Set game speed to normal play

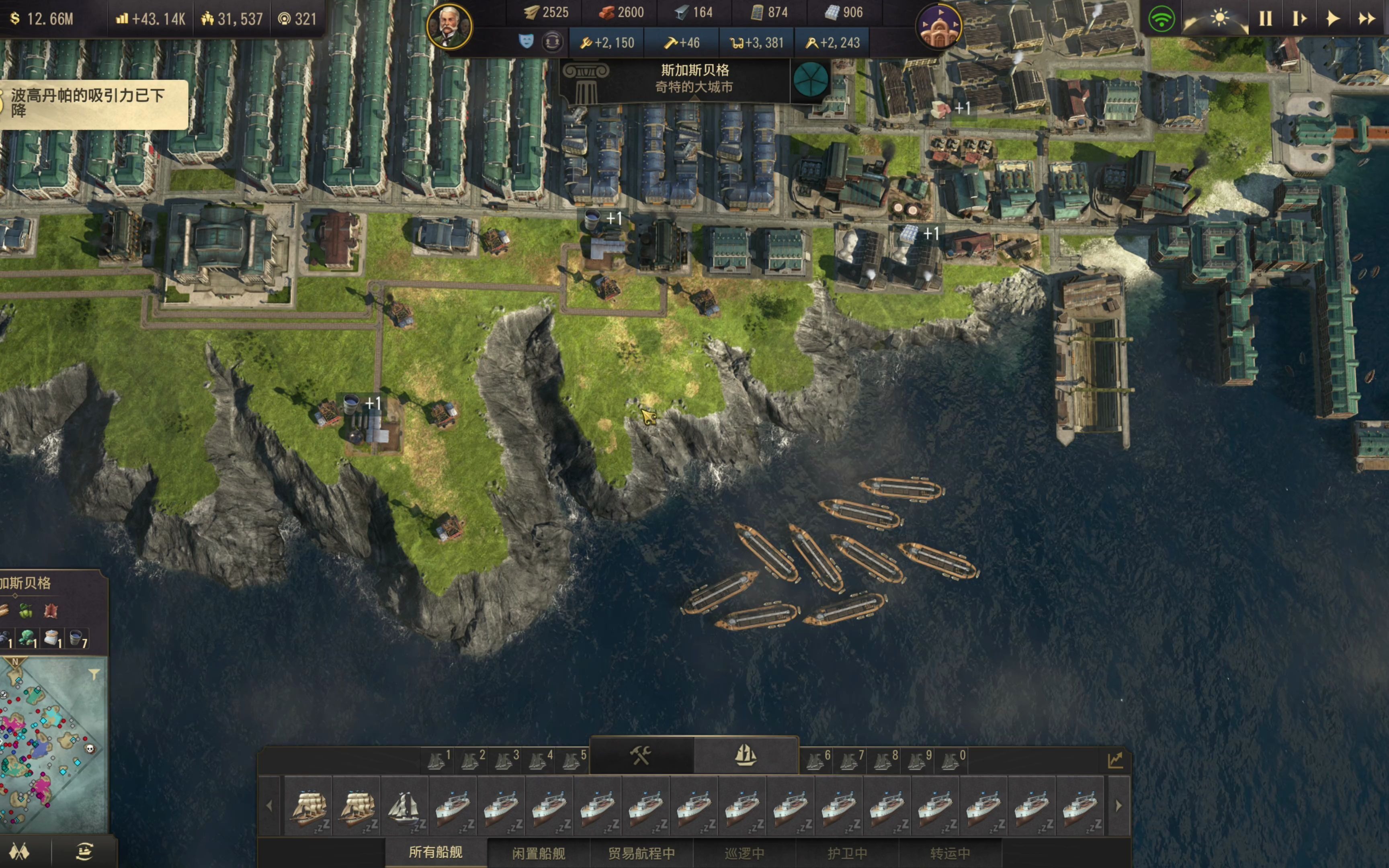[x=1332, y=18]
